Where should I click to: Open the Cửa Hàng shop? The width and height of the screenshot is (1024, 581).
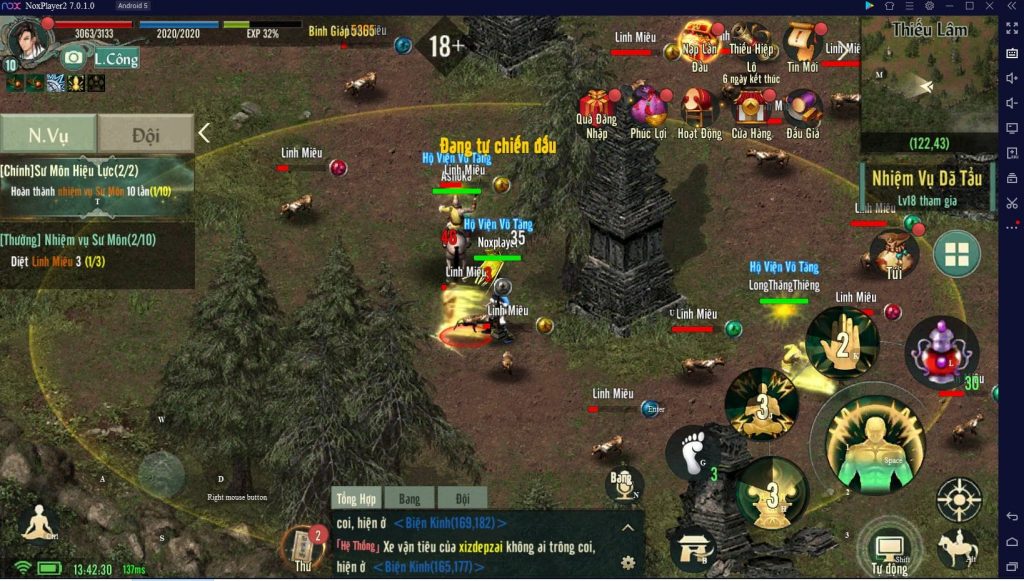pyautogui.click(x=751, y=110)
